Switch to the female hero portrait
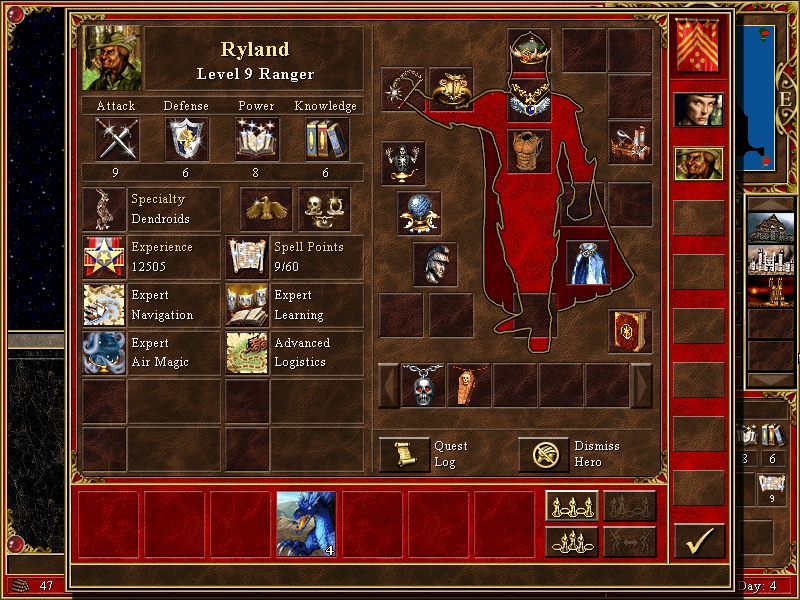Viewport: 800px width, 600px height. click(x=698, y=112)
